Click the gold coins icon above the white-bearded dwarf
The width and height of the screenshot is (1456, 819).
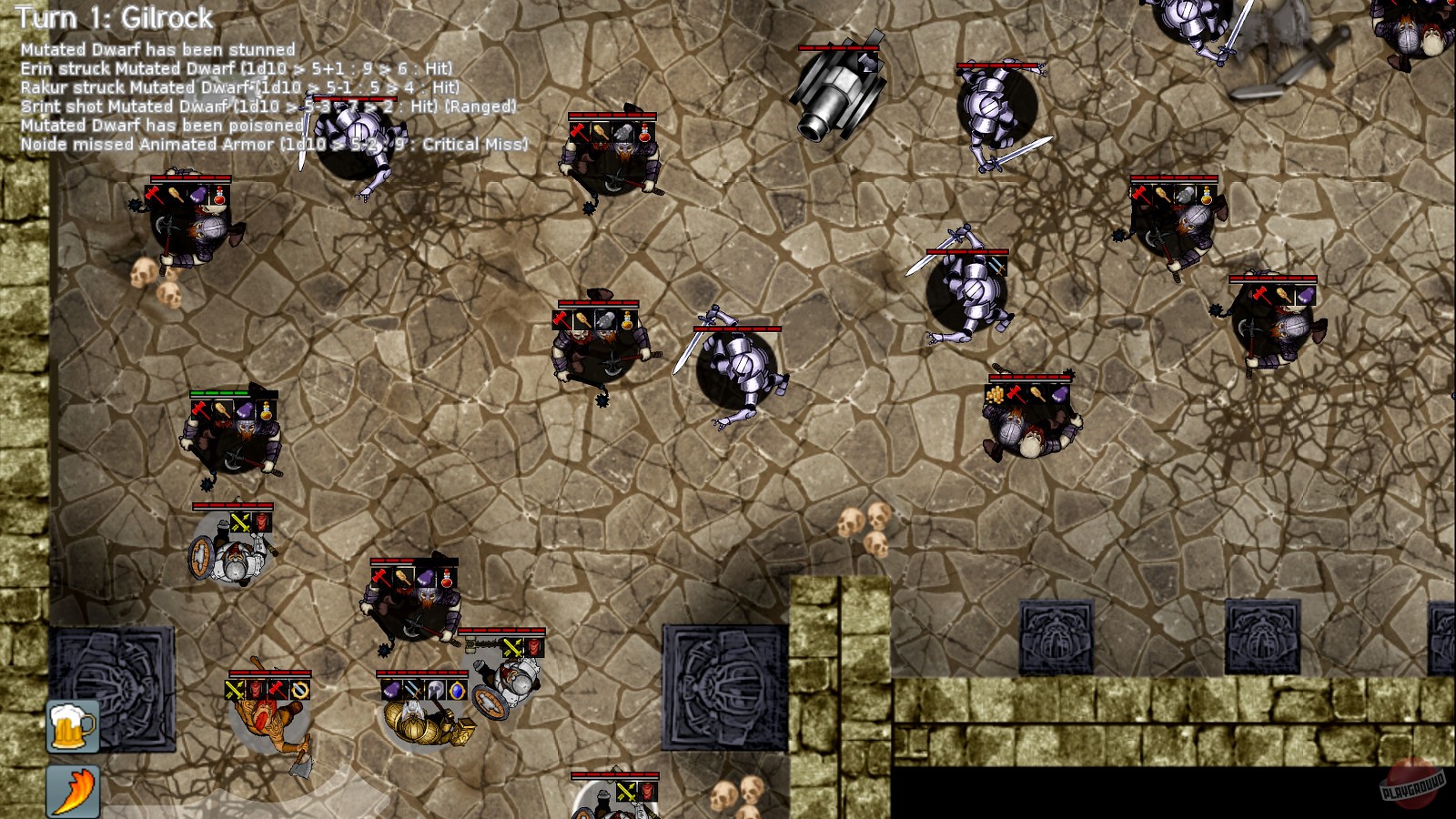tap(995, 392)
